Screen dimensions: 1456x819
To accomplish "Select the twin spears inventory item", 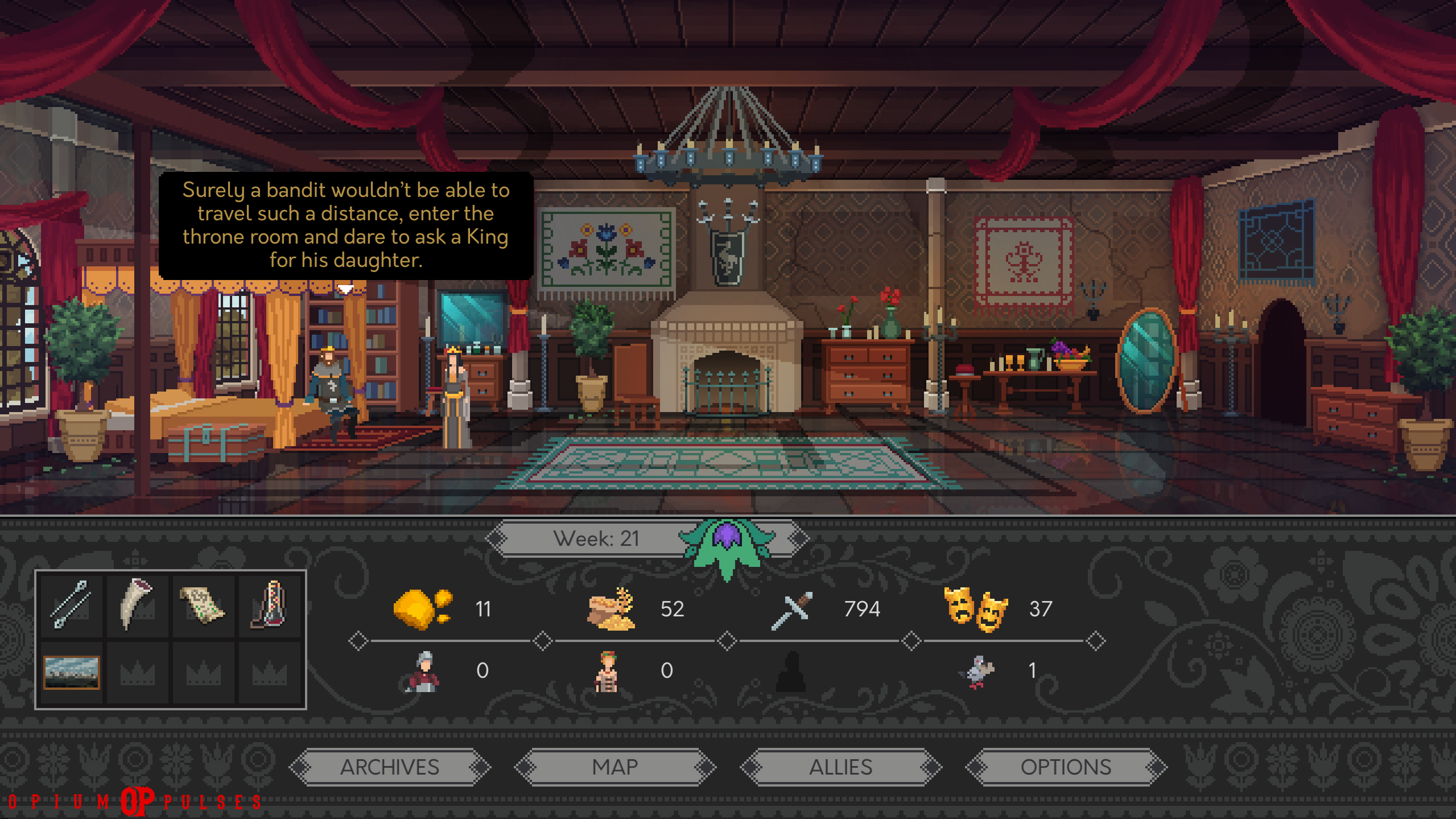I will (70, 604).
